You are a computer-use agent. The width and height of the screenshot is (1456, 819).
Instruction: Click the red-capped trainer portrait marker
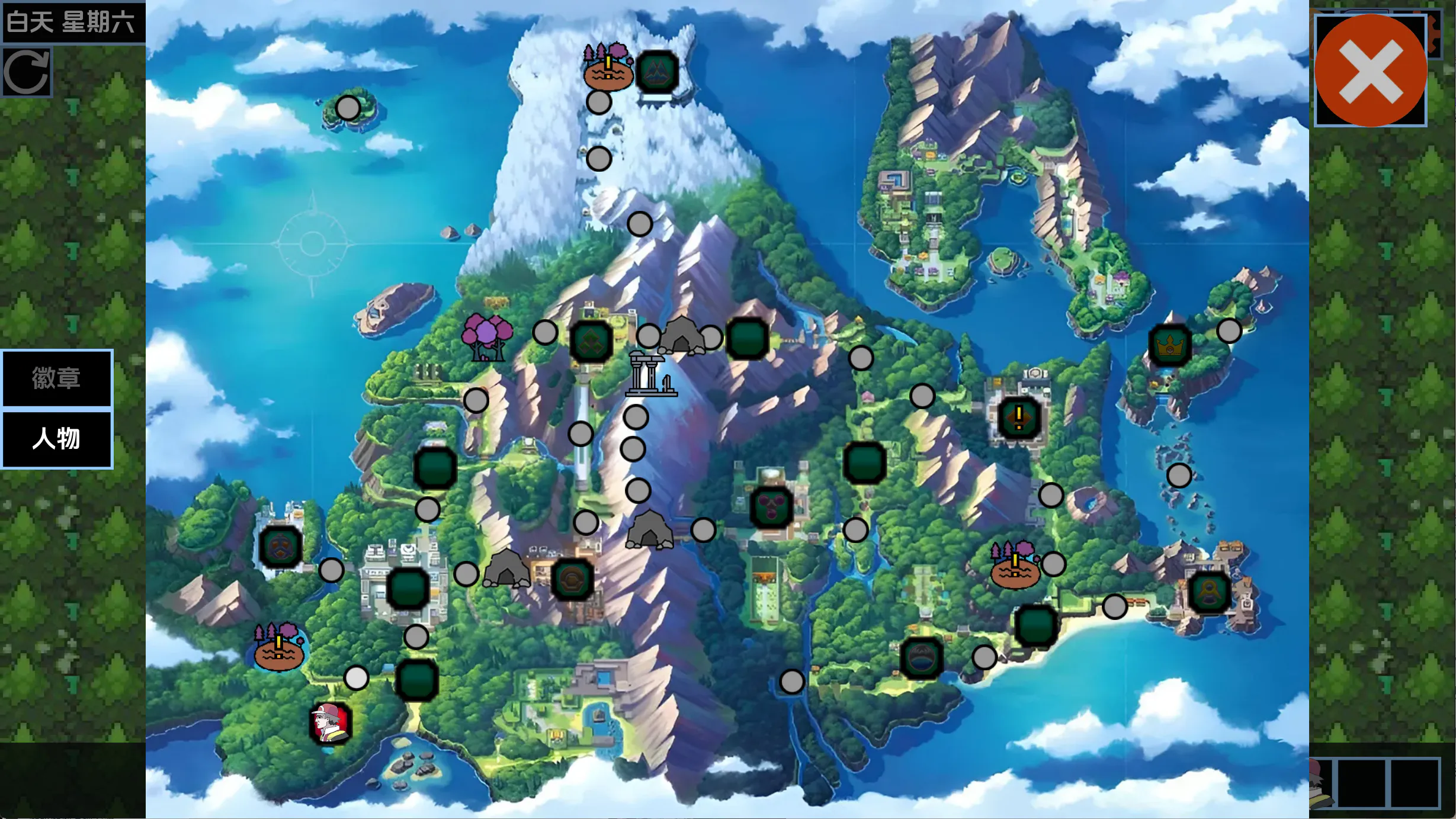pos(331,722)
